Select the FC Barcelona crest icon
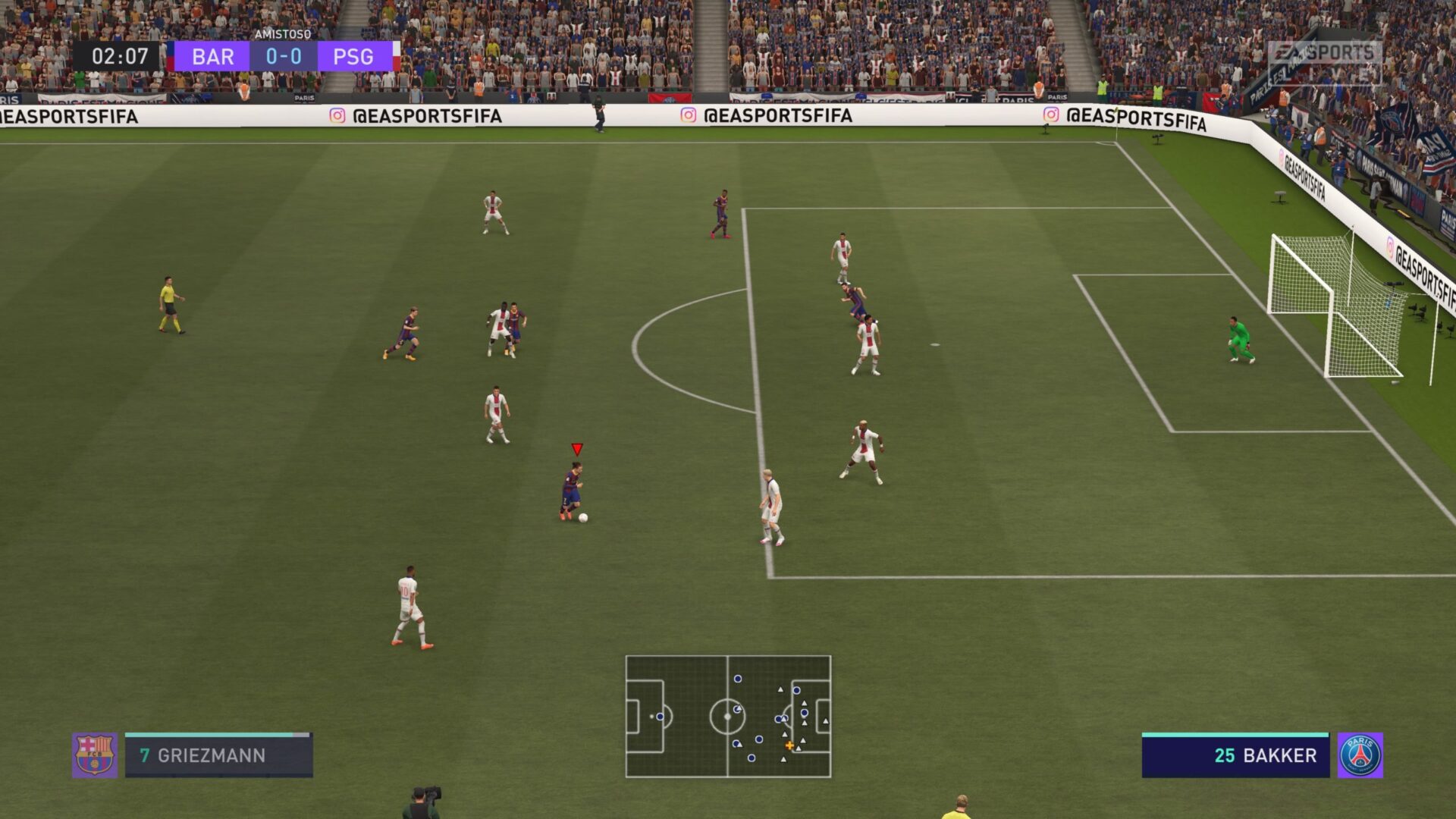Viewport: 1456px width, 819px height. [95, 755]
